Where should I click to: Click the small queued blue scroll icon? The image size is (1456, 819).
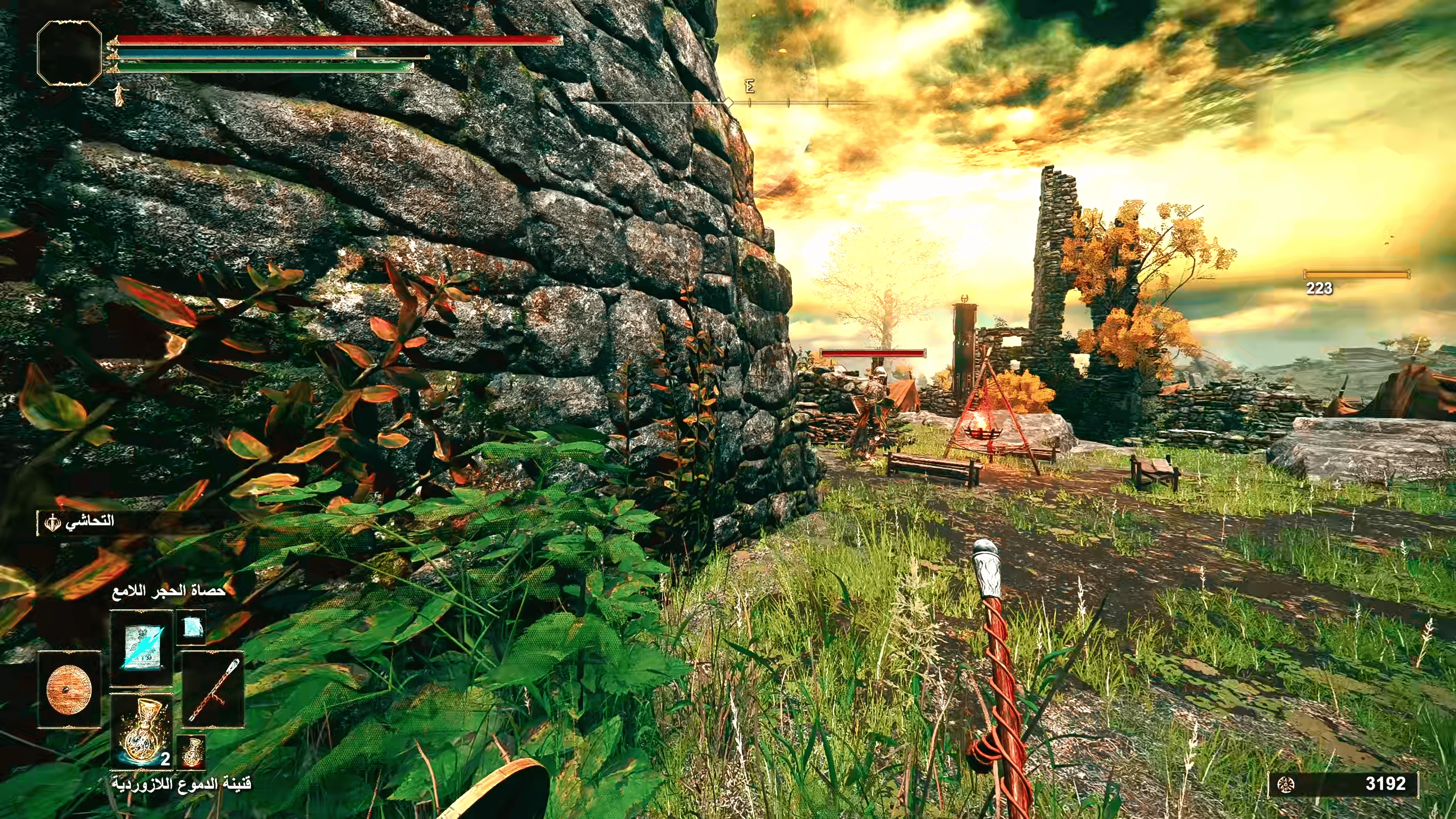[190, 627]
